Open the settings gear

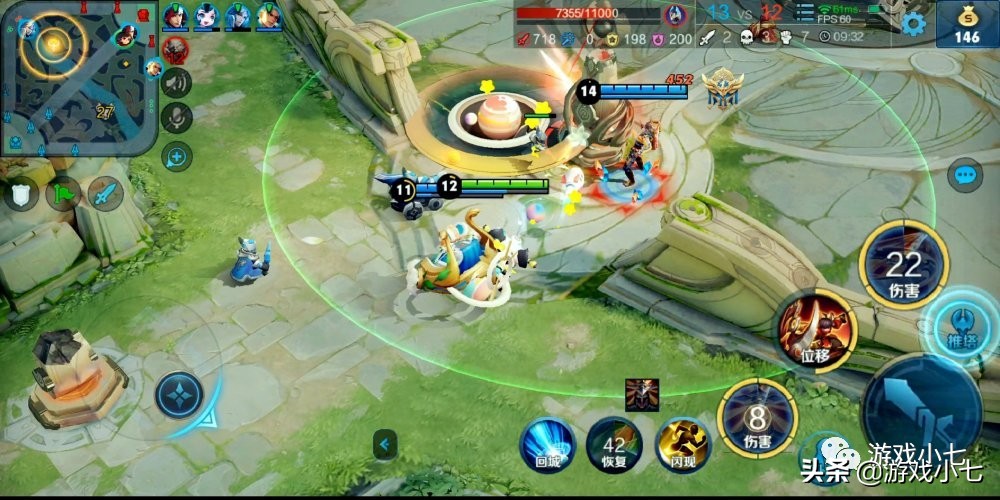tap(913, 24)
